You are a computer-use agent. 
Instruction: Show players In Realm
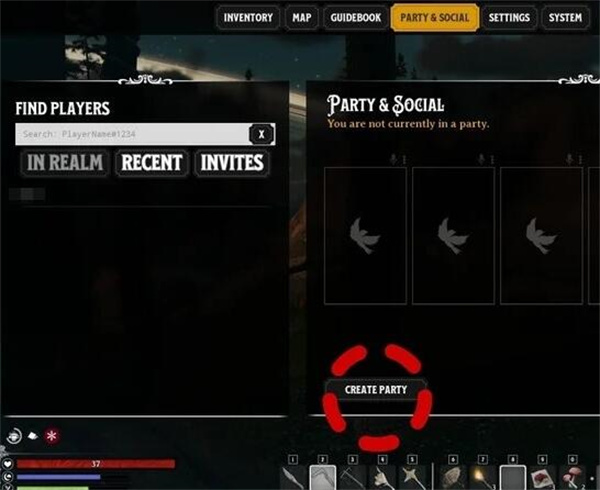(65, 162)
